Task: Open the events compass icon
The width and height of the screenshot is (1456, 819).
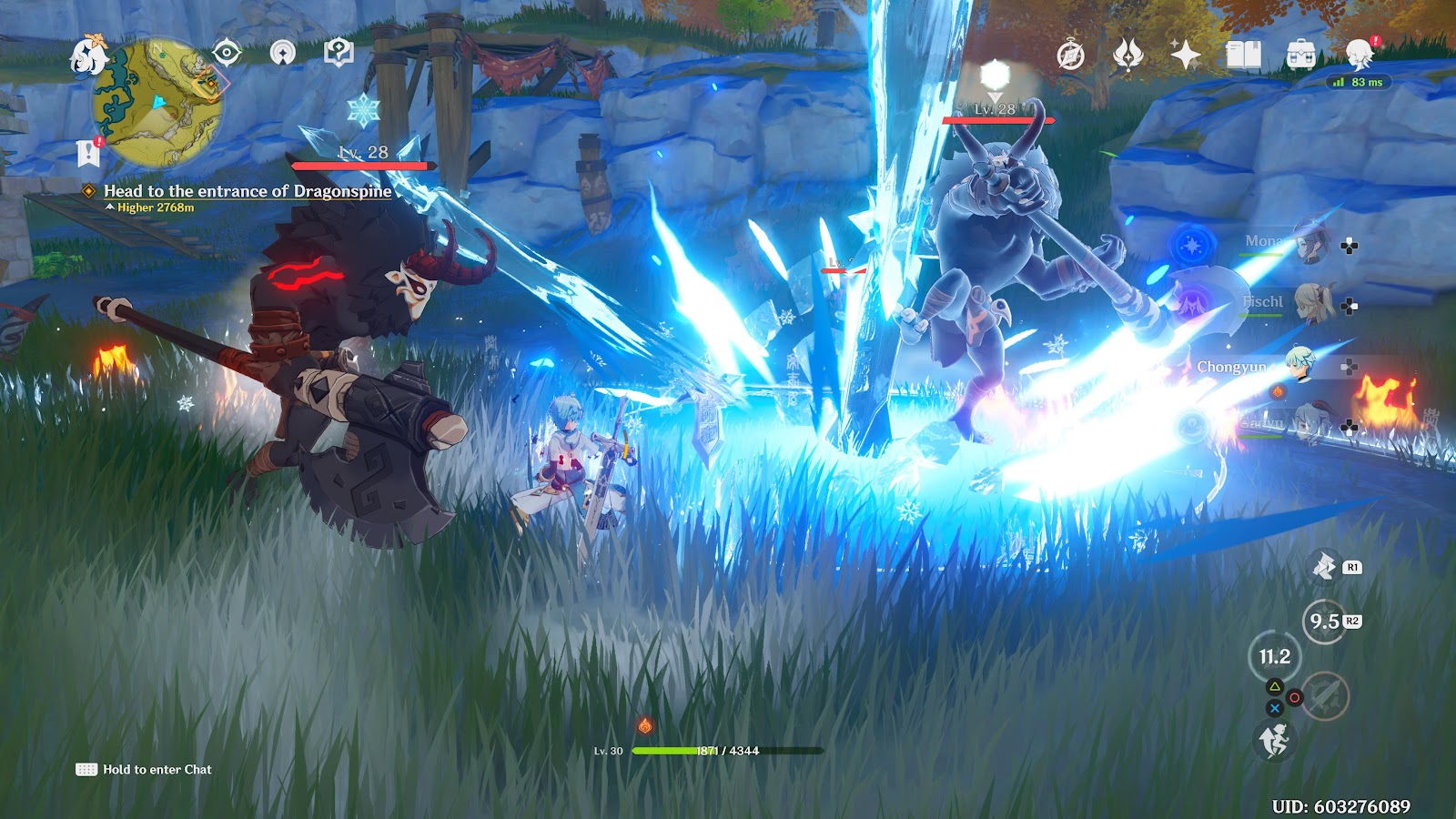Action: pyautogui.click(x=1071, y=56)
